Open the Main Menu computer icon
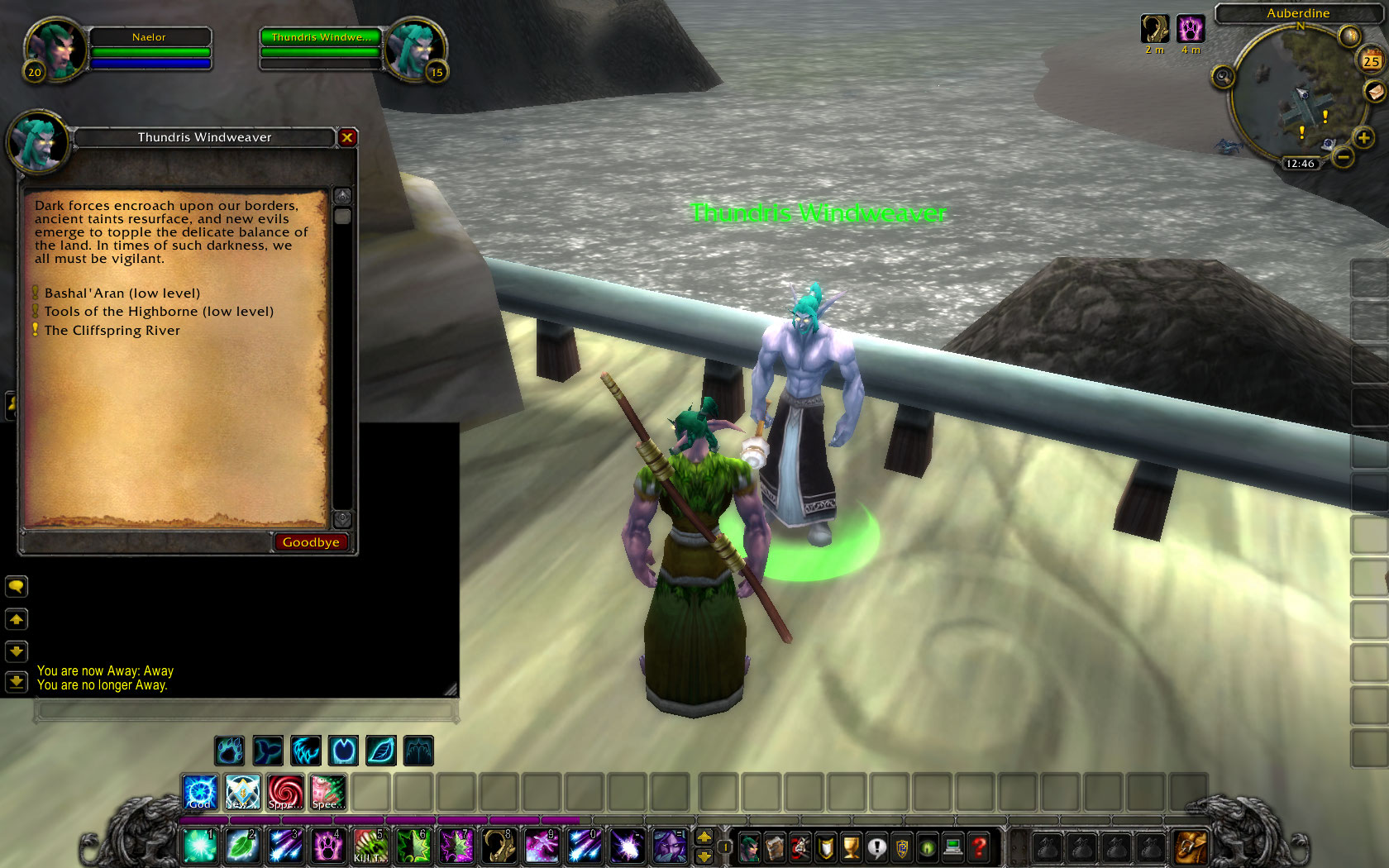The image size is (1389, 868). (952, 847)
